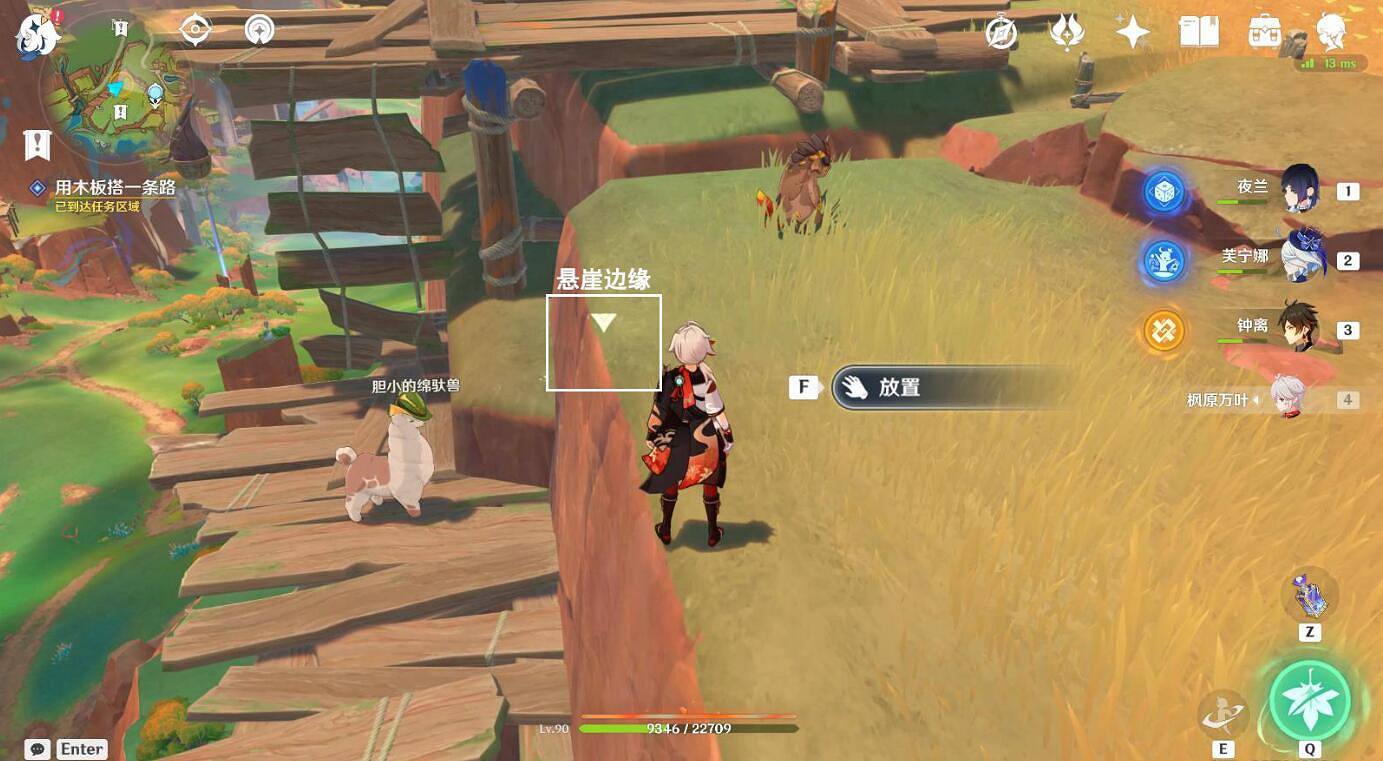Activate 夜兰's dice swap skill icon
The width and height of the screenshot is (1383, 761).
point(1163,193)
